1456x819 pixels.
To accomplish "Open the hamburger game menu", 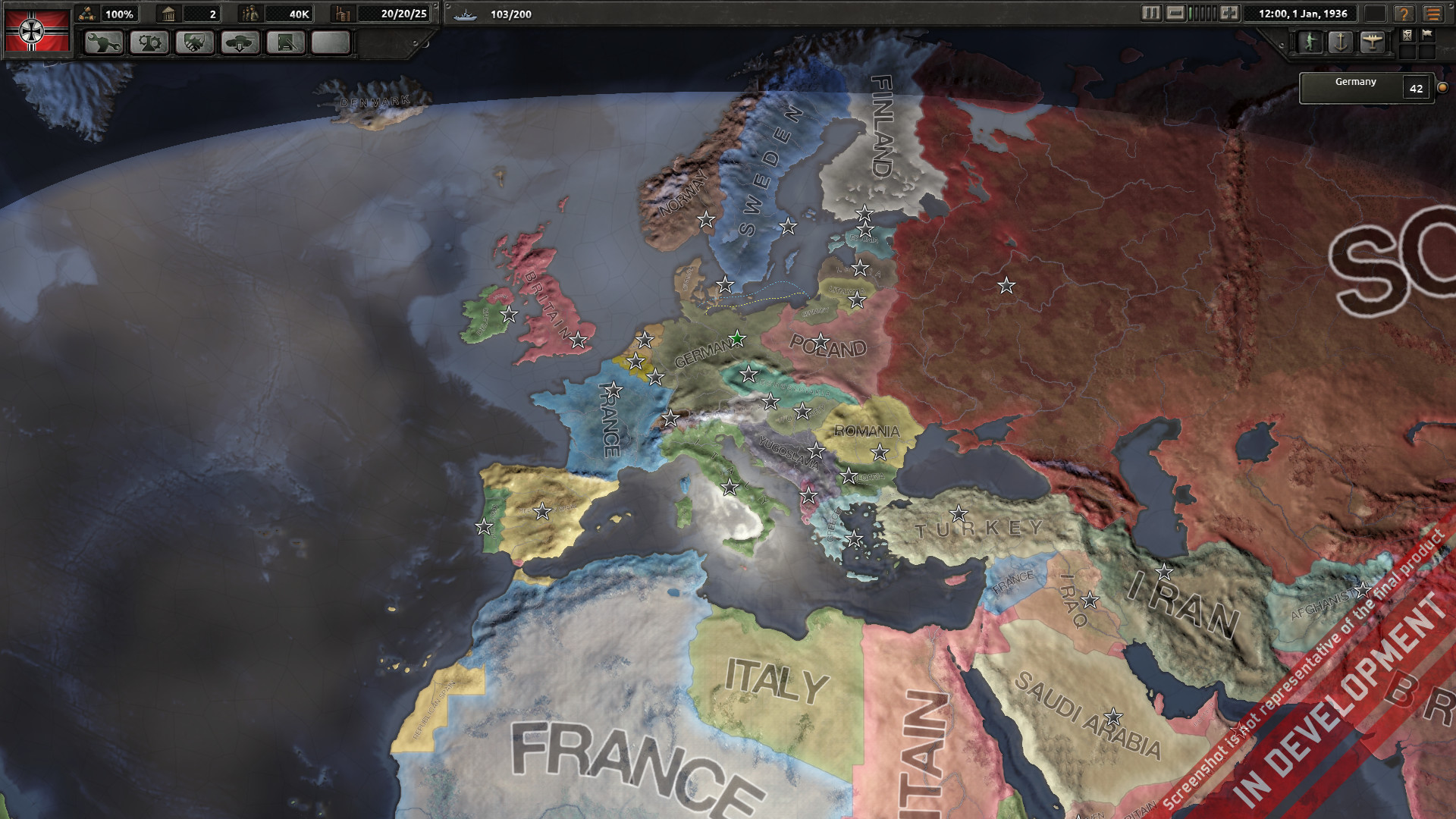I will point(1433,14).
